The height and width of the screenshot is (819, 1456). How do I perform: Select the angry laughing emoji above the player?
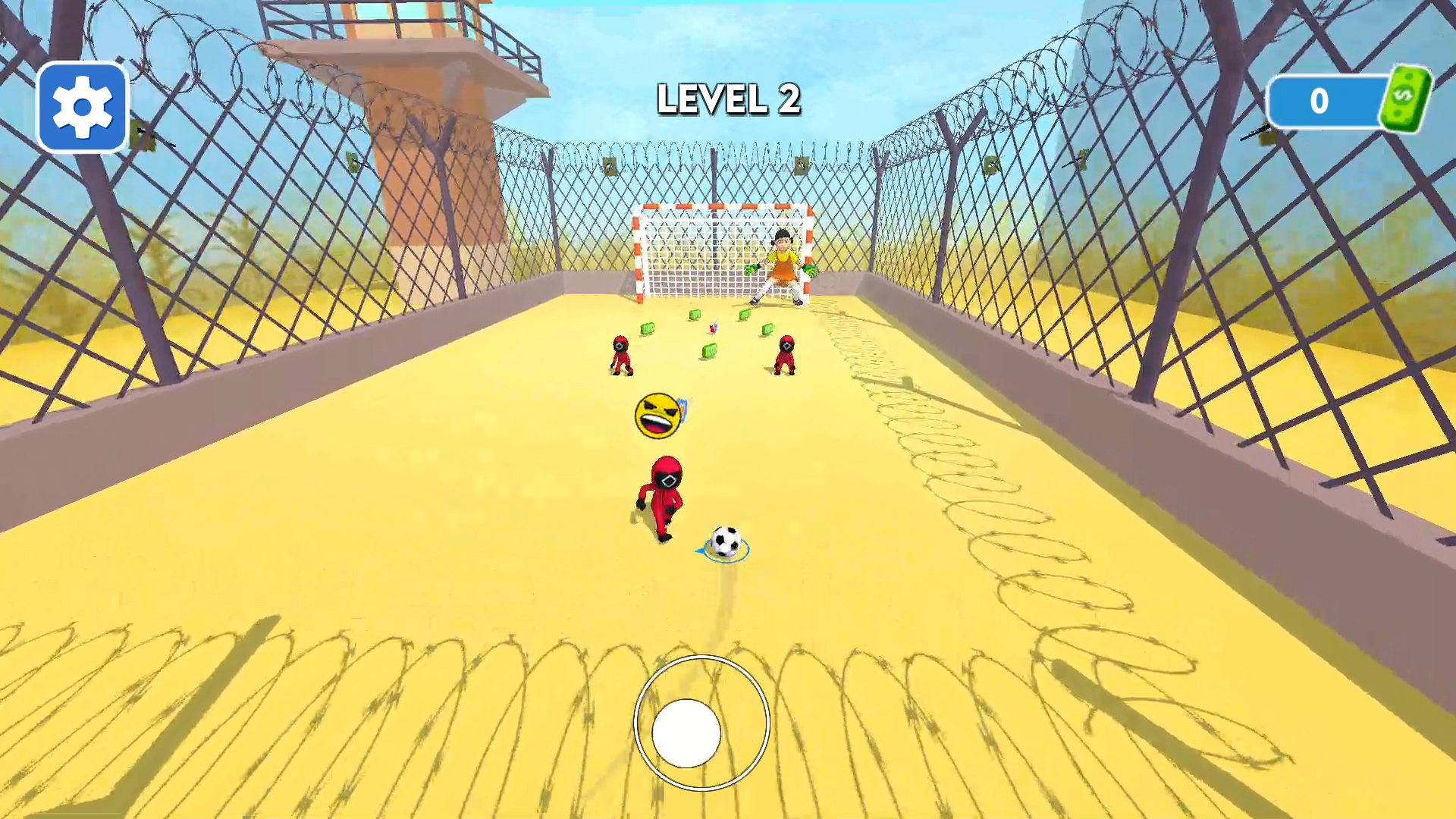point(658,414)
